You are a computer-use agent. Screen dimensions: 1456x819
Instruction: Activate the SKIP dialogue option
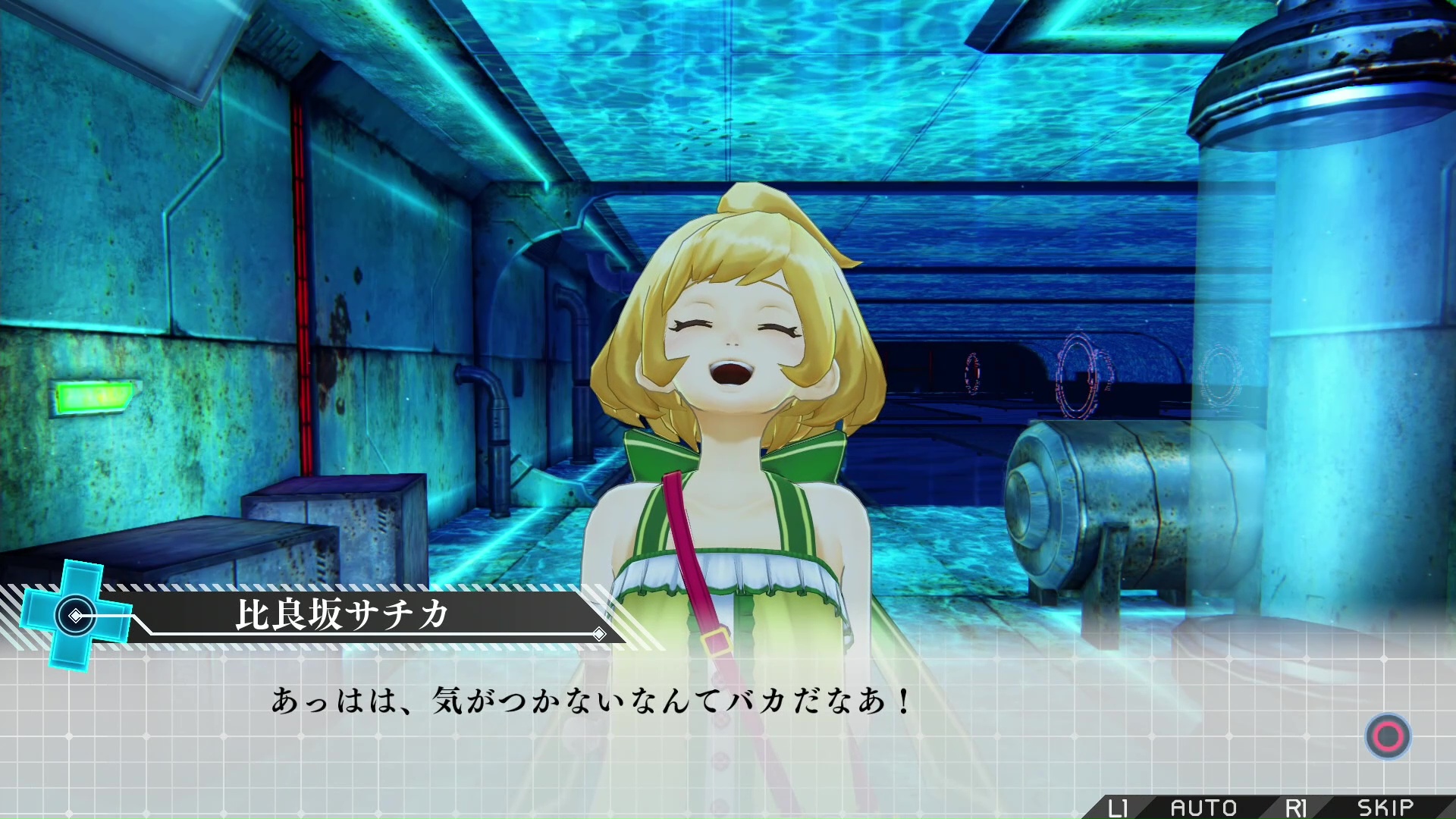(x=1385, y=808)
